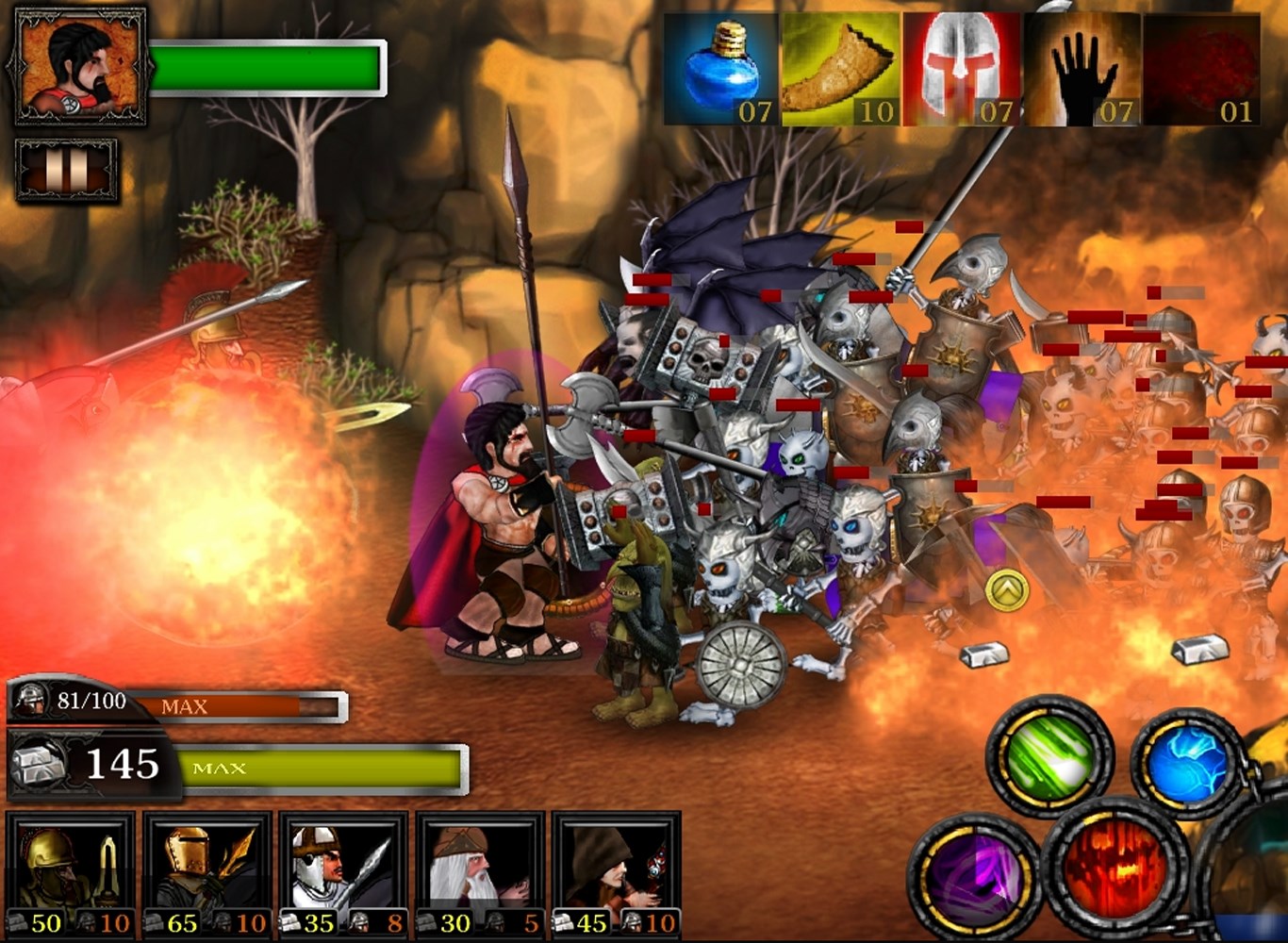1288x943 pixels.
Task: Summon the eyepatch spearman costing 35
Action: (344, 874)
